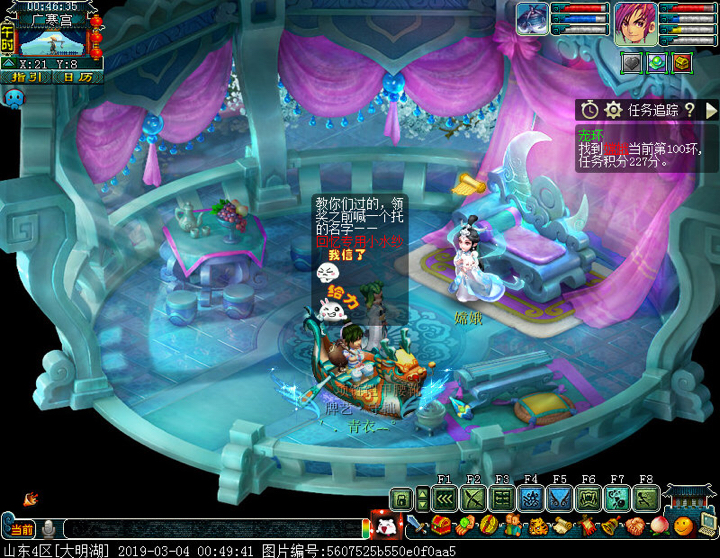The height and width of the screenshot is (558, 720).
Task: Click the blue headphone mascot icon
Action: point(14,98)
